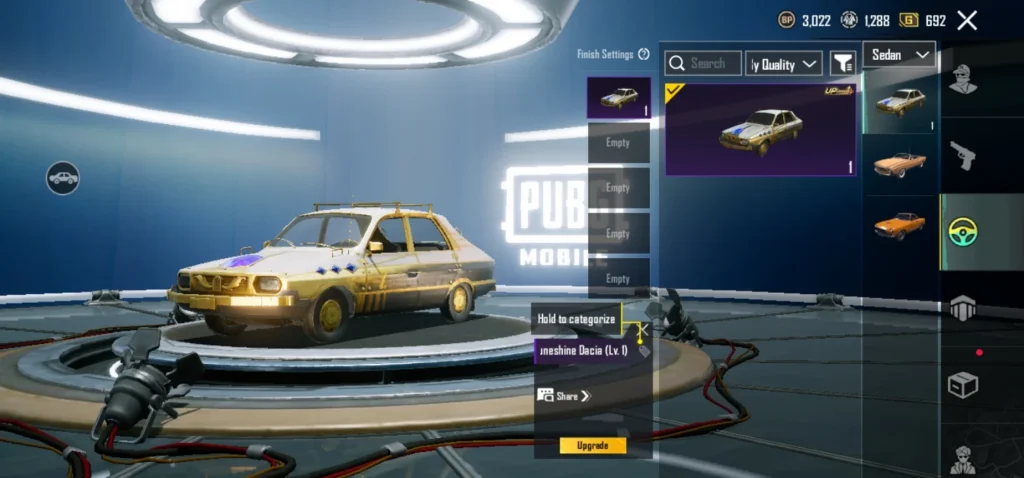Upgrade the Dacia with the yellow button
The width and height of the screenshot is (1024, 478).
[593, 445]
